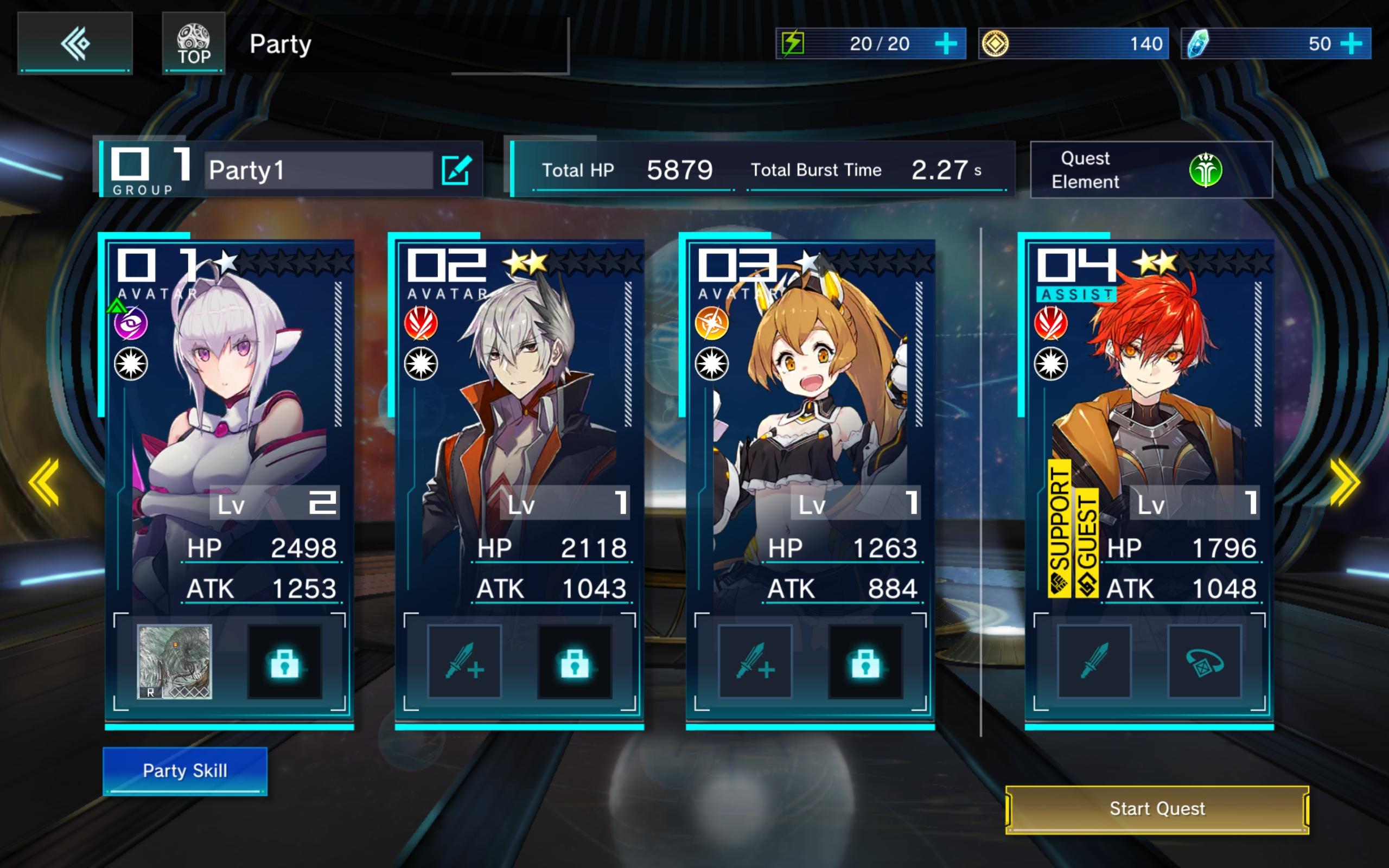Edit the Party1 name
The image size is (1389, 868).
pyautogui.click(x=456, y=170)
